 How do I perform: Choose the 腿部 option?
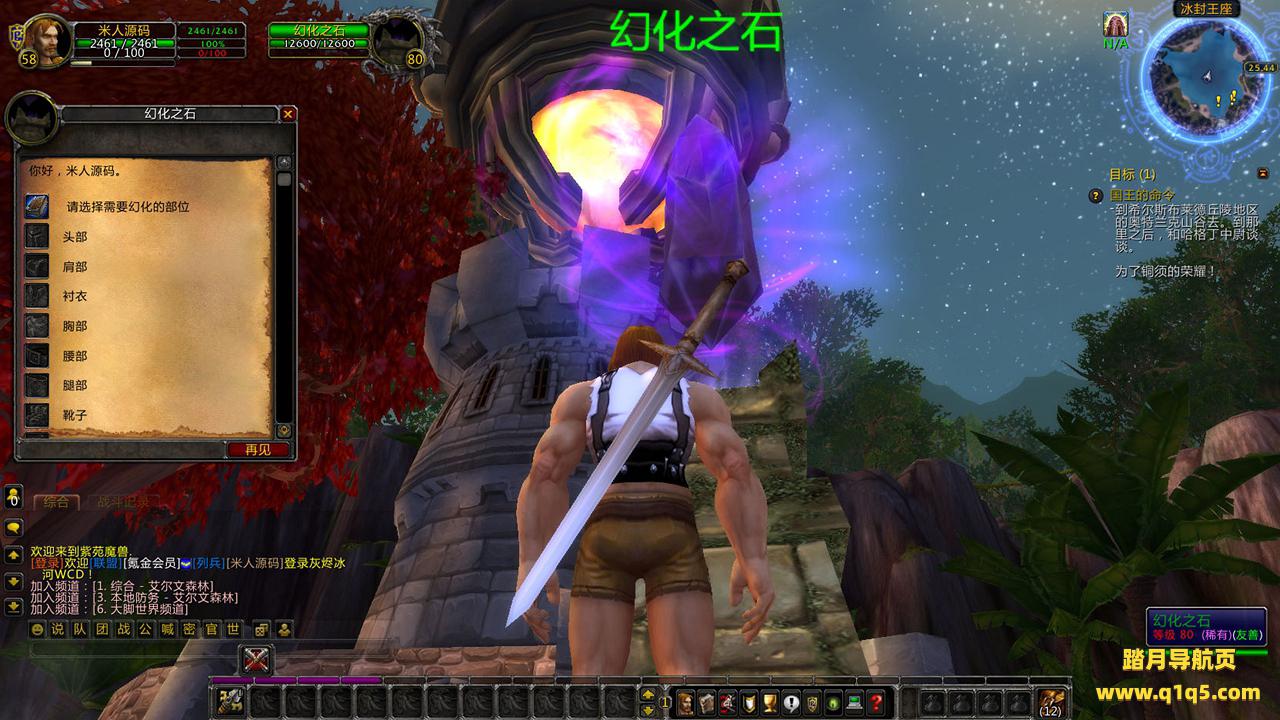(x=75, y=385)
